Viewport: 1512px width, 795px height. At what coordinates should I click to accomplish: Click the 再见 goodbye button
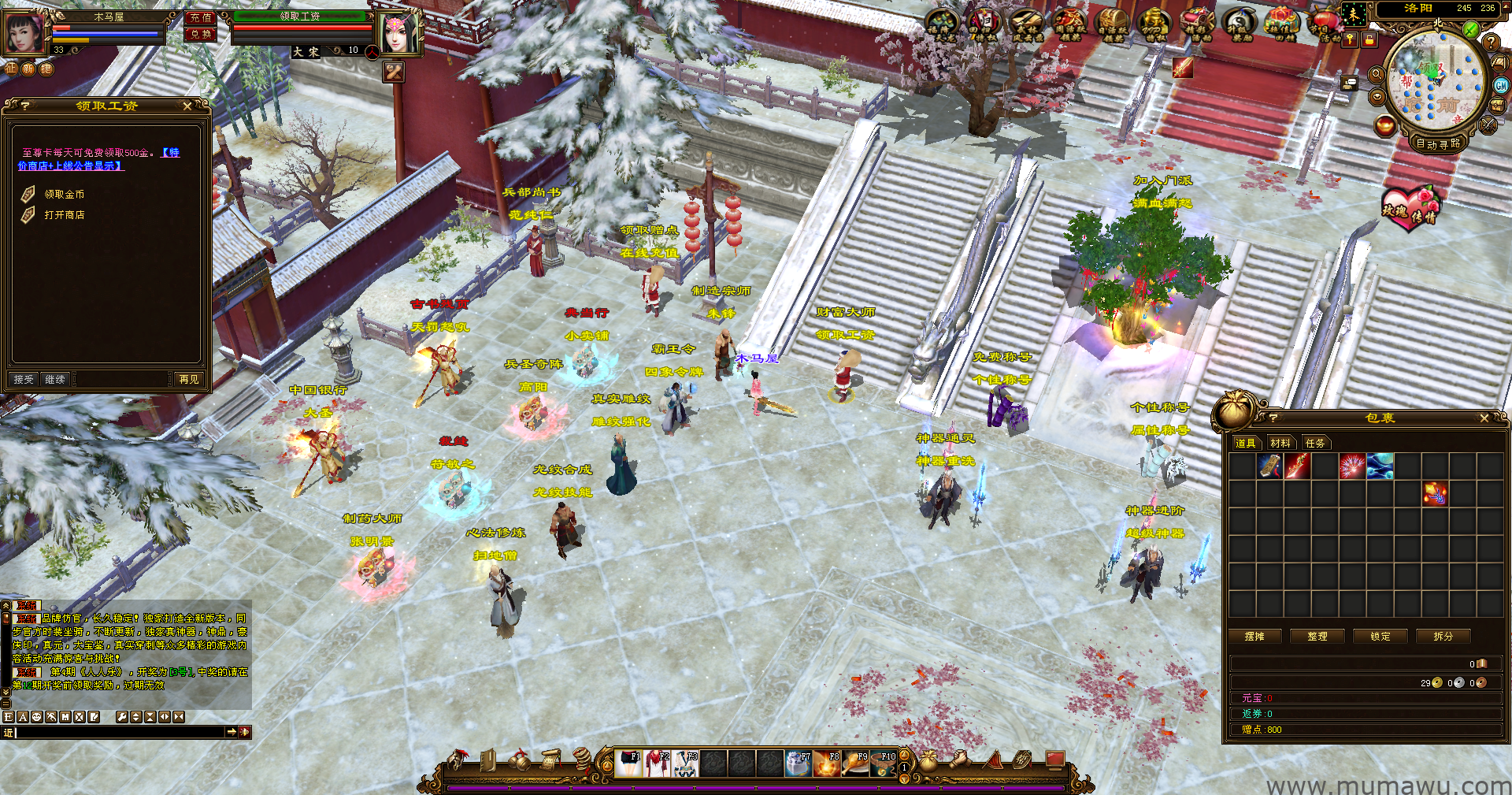189,380
